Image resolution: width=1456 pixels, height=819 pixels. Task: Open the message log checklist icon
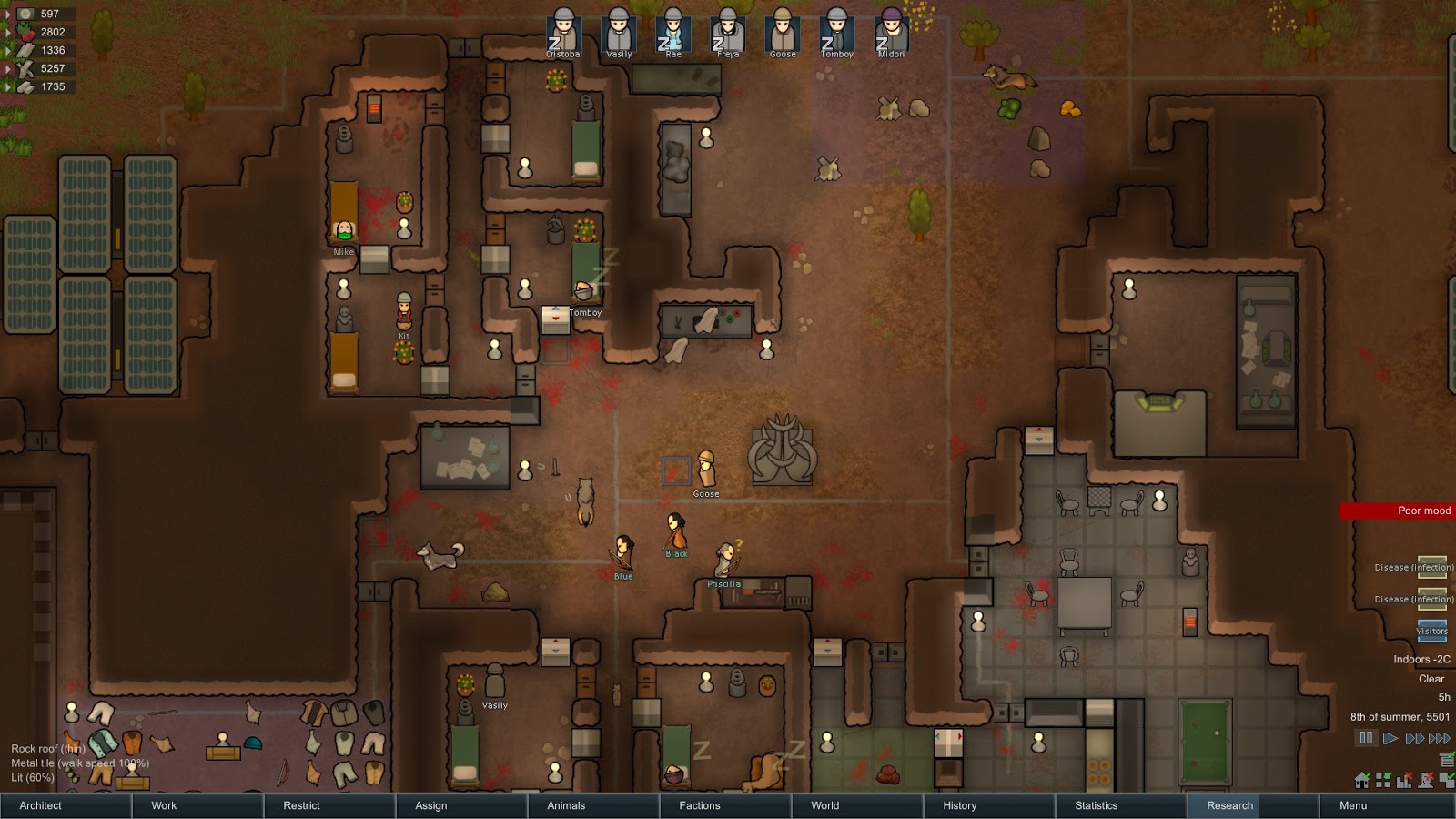(1447, 759)
